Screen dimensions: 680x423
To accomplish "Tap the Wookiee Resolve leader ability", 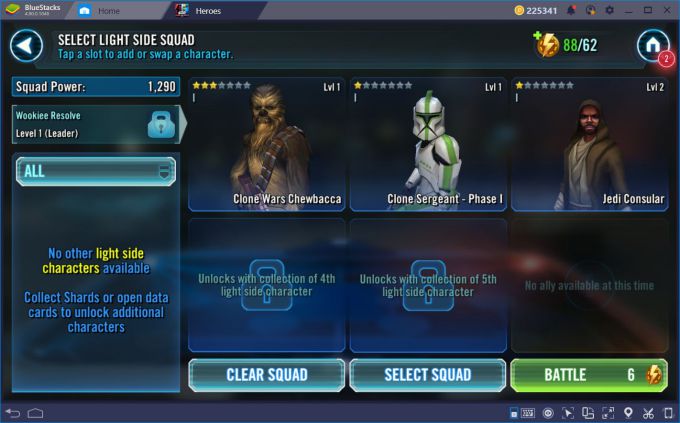I will point(96,123).
